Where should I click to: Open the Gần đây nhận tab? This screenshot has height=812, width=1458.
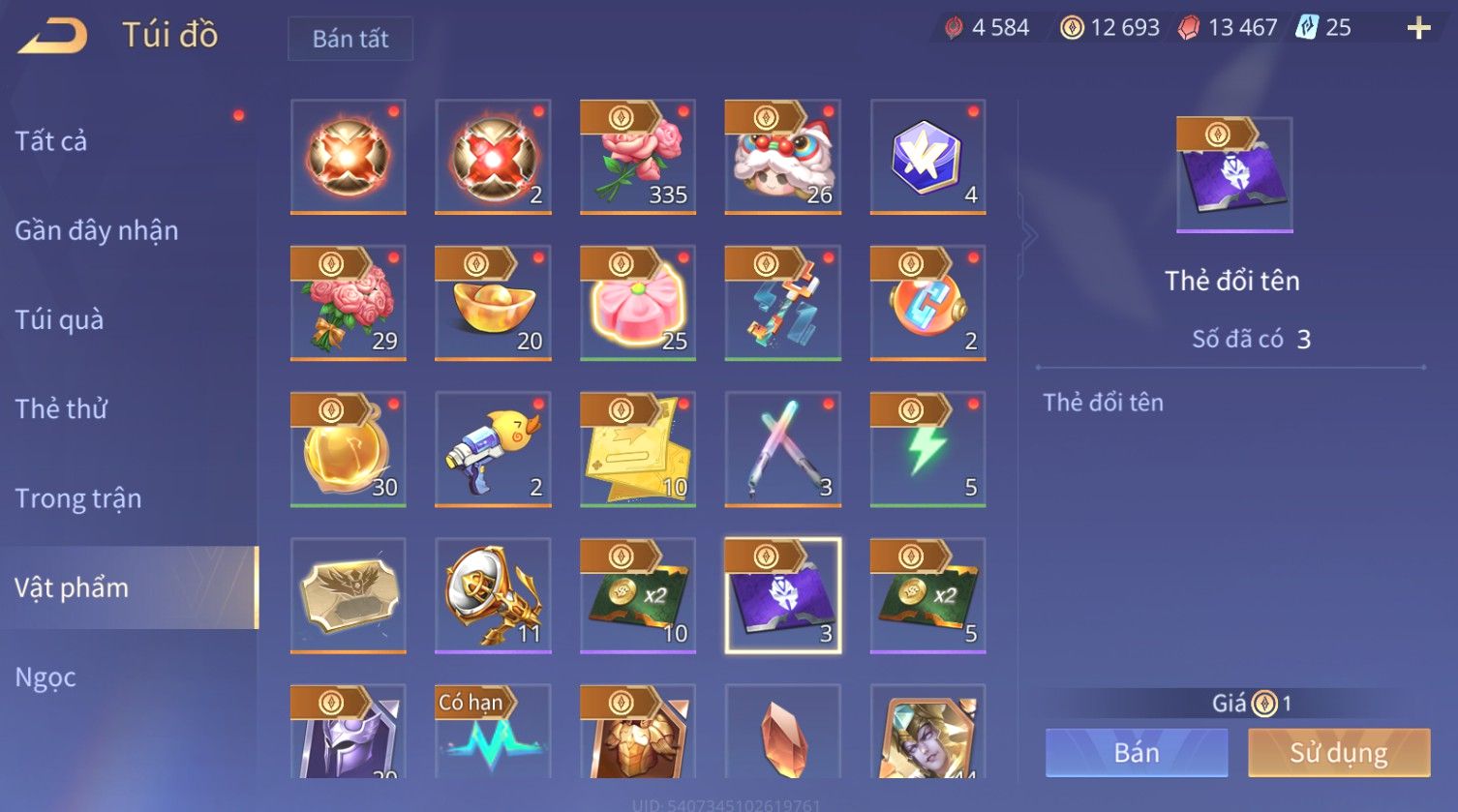click(x=97, y=230)
